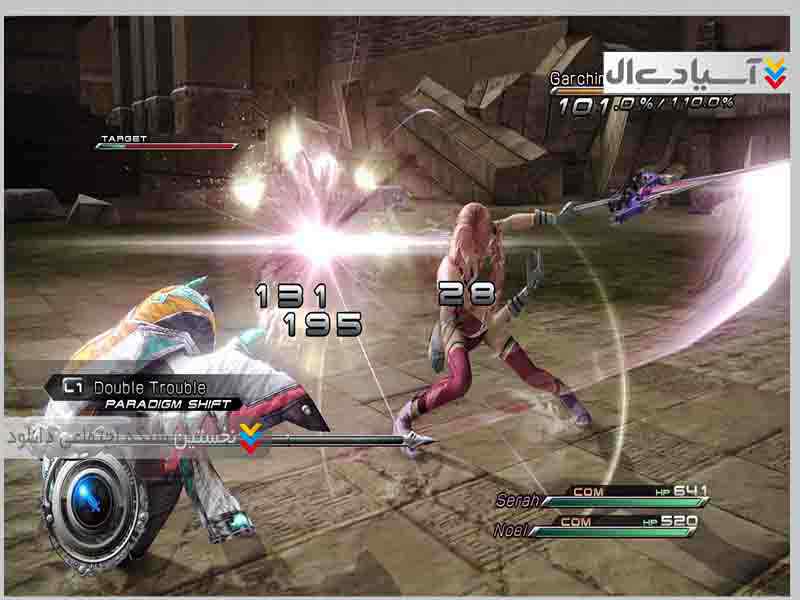This screenshot has height=600, width=800.
Task: Choose Noel's party member row
Action: tap(601, 526)
